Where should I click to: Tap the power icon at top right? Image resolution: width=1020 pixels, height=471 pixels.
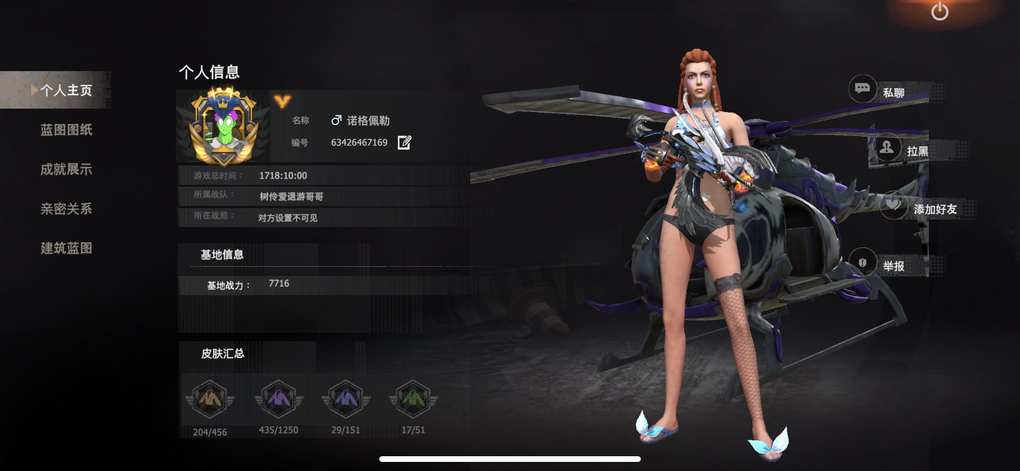pos(939,12)
